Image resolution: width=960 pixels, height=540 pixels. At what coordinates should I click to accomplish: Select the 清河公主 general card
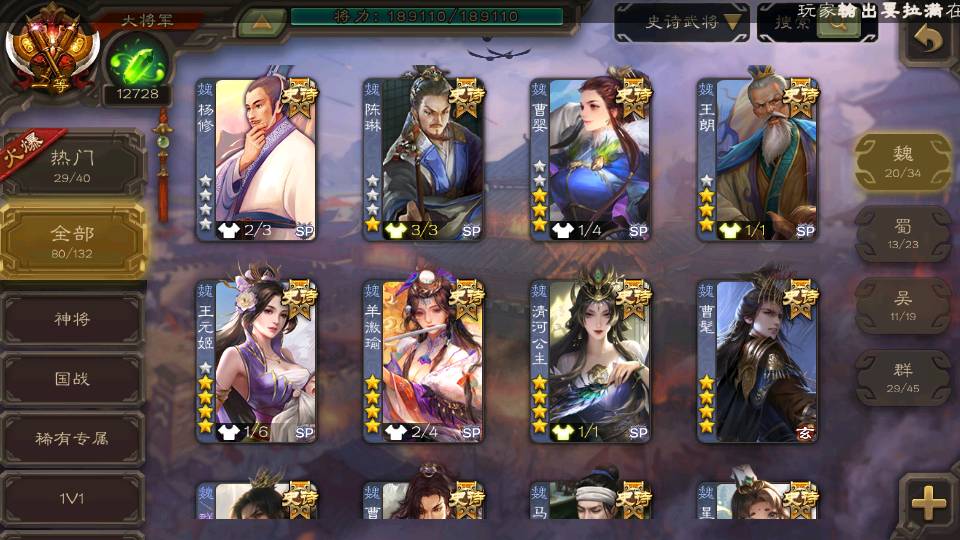(591, 360)
